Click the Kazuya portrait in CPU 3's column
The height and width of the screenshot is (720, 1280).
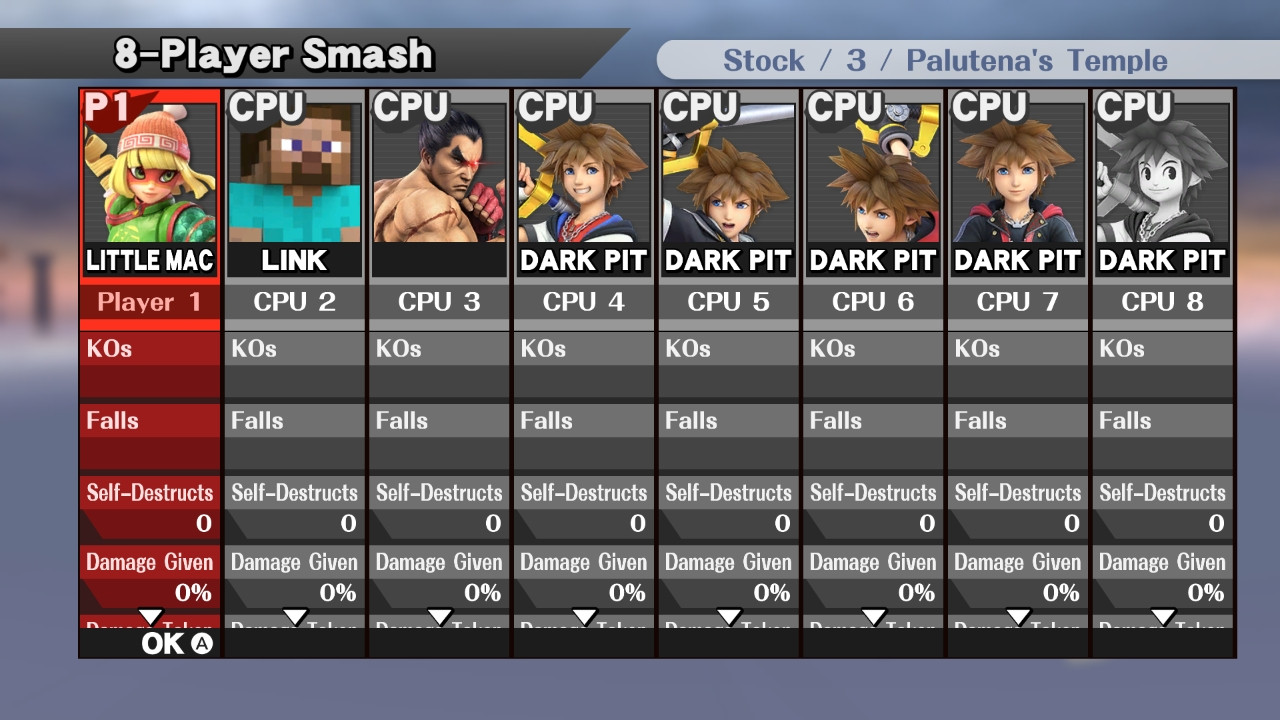438,175
